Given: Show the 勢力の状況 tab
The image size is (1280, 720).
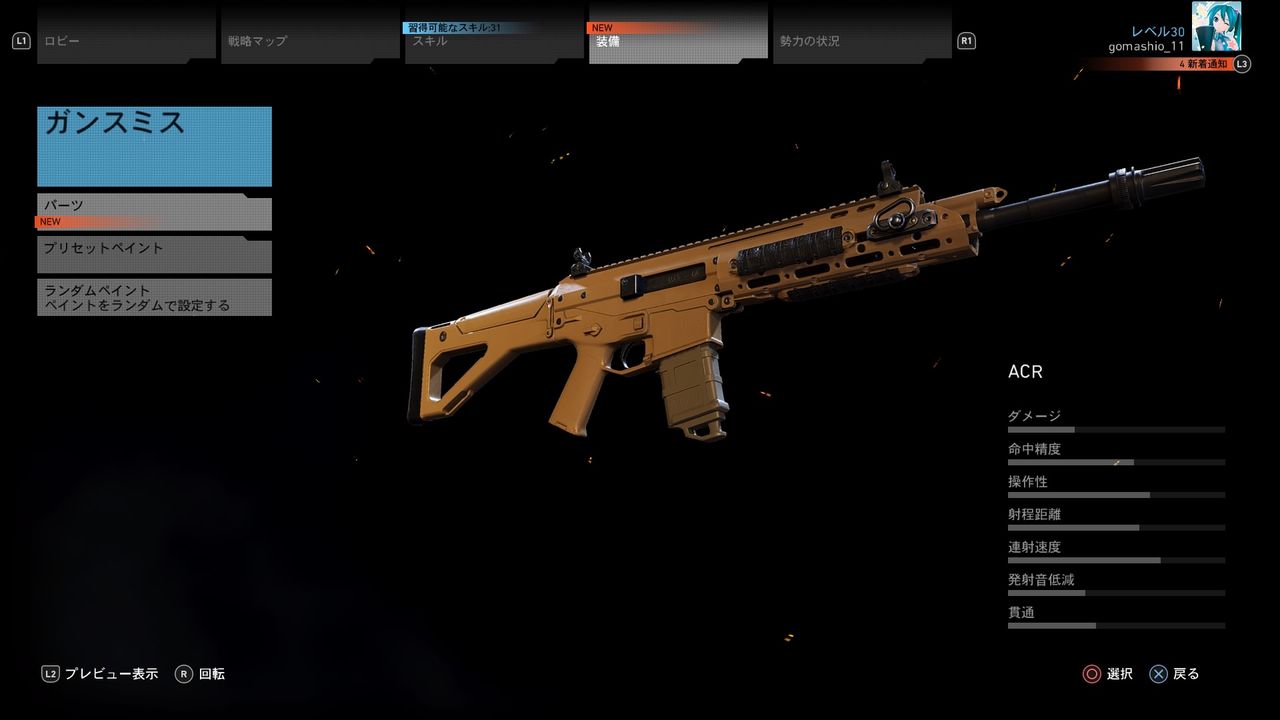Looking at the screenshot, I should click(x=862, y=40).
